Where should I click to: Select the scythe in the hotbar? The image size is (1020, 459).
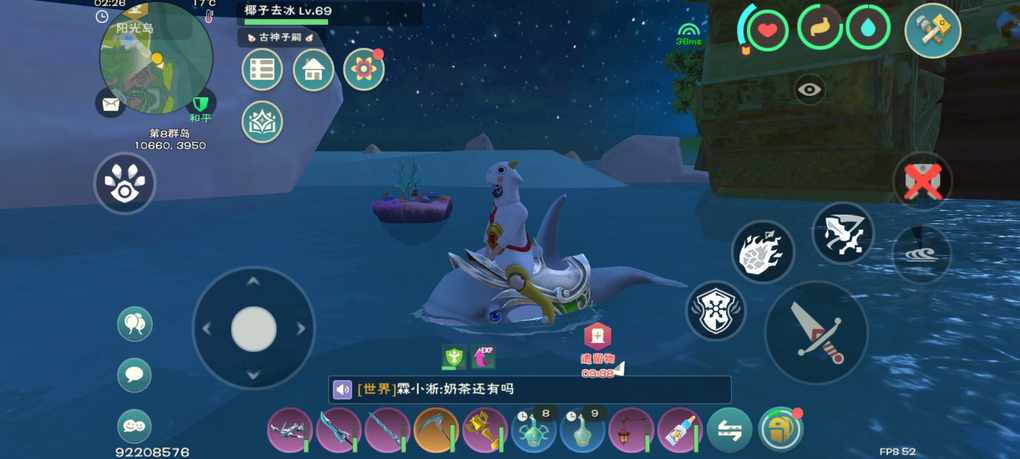click(435, 431)
